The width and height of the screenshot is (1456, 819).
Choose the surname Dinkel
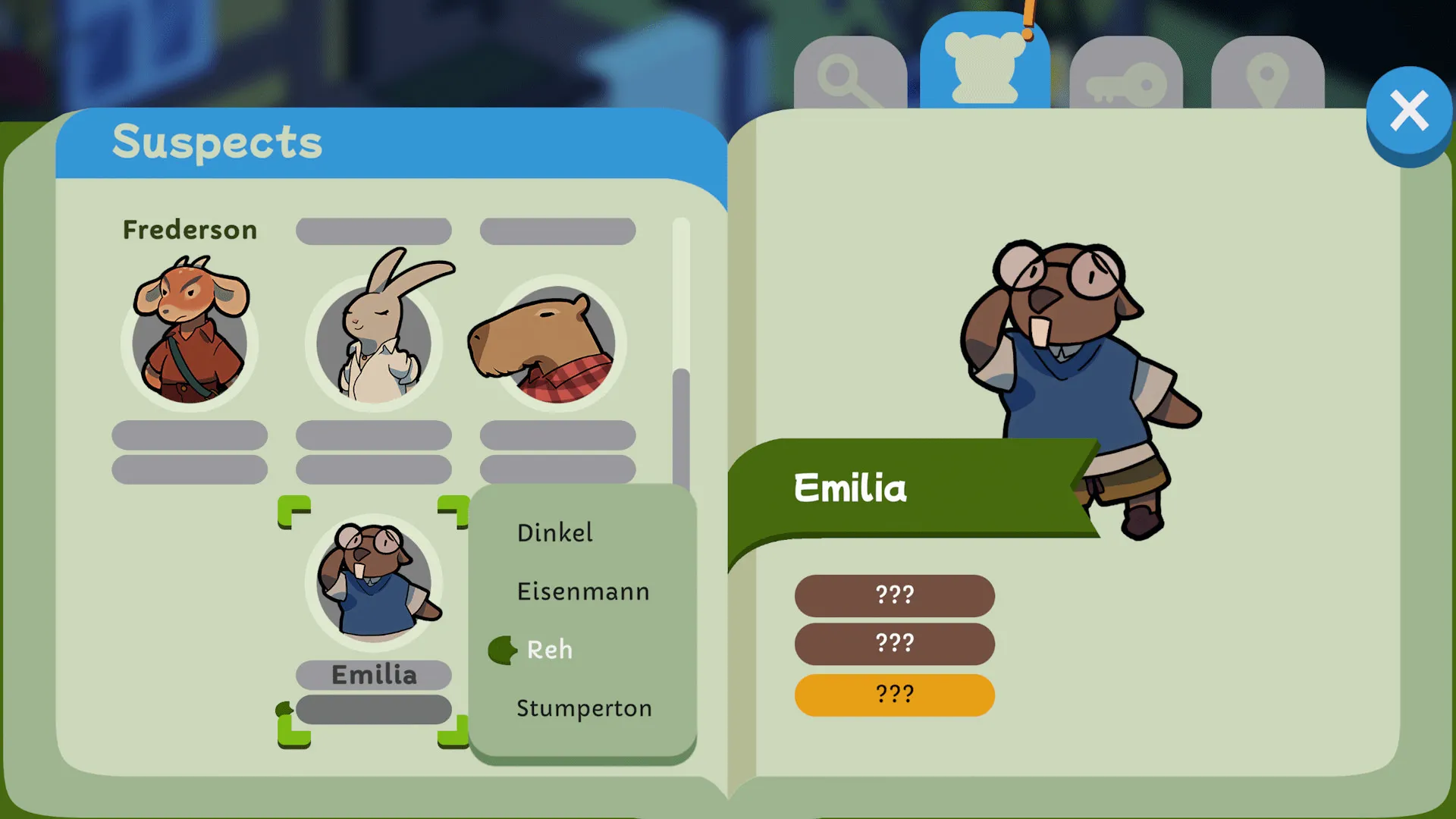coord(555,533)
